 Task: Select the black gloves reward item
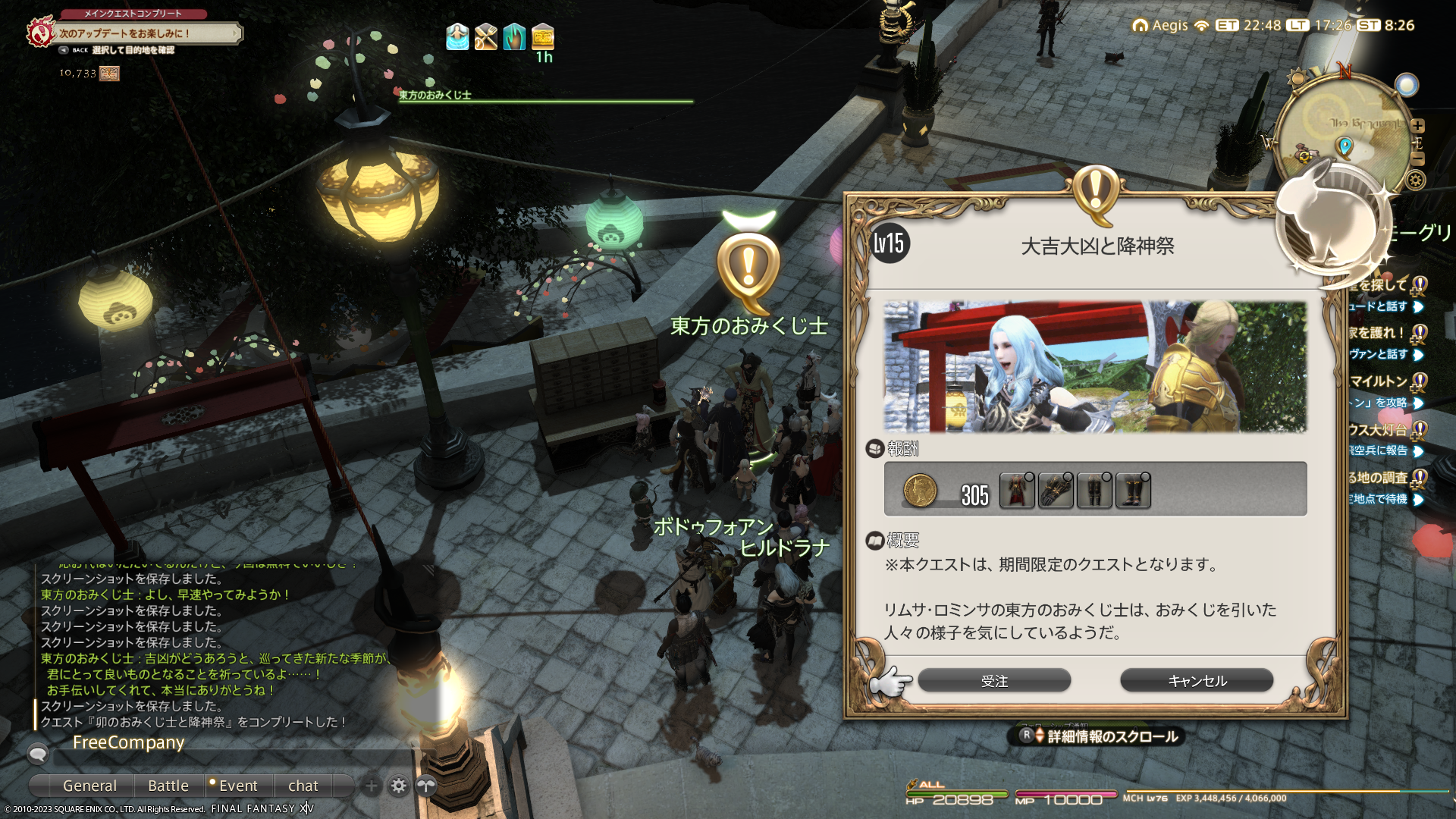click(1056, 491)
